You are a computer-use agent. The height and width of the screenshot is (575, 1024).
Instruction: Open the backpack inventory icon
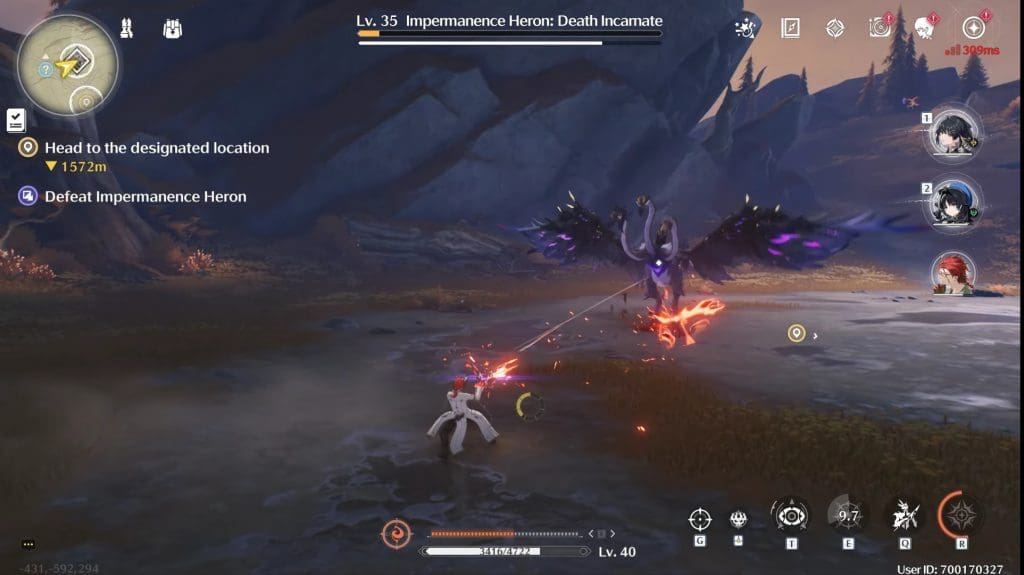click(x=172, y=28)
